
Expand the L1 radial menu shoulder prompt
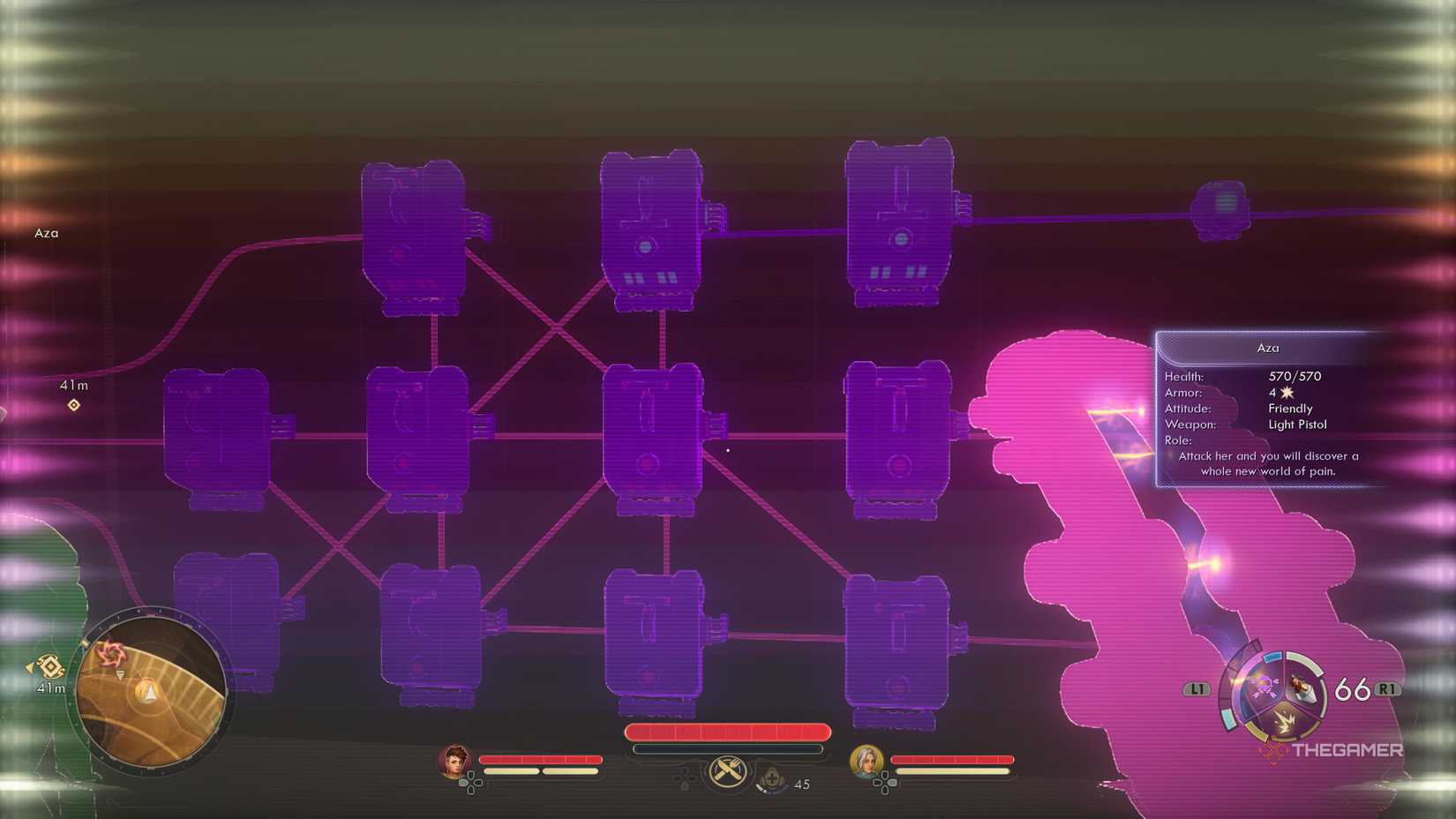tap(1196, 690)
